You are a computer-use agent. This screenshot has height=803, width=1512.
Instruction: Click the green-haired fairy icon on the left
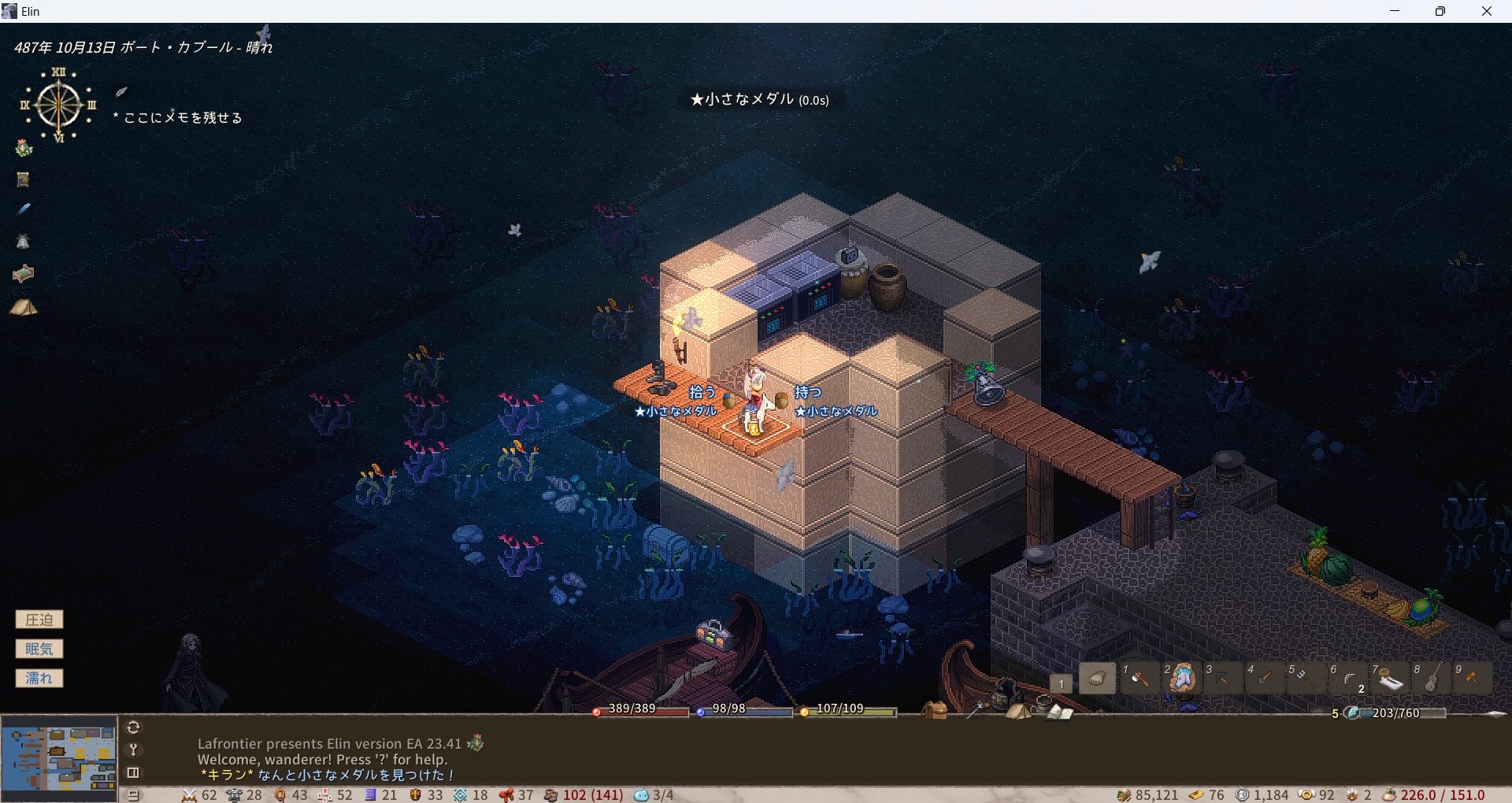coord(24,148)
